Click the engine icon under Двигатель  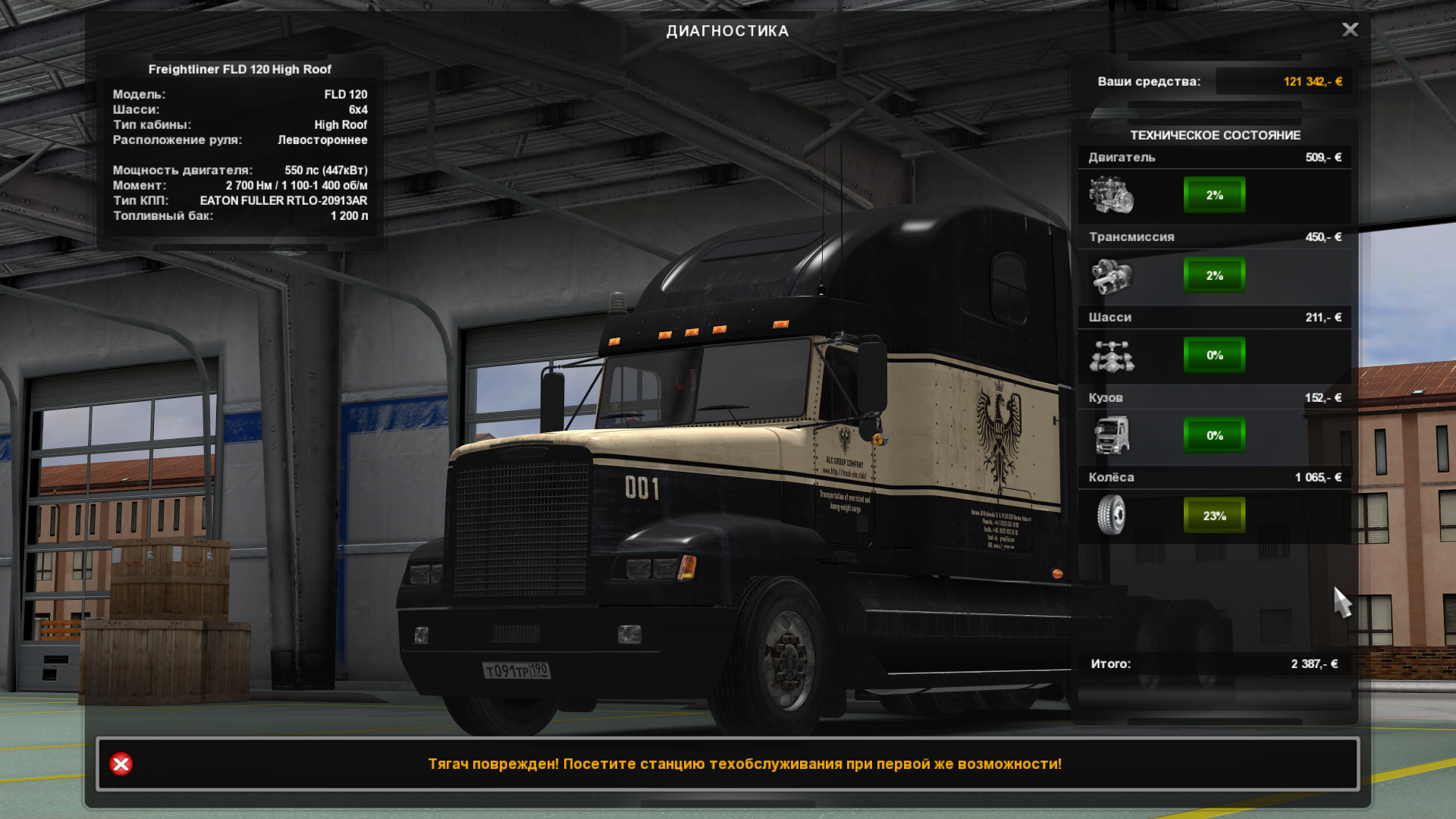point(1111,195)
